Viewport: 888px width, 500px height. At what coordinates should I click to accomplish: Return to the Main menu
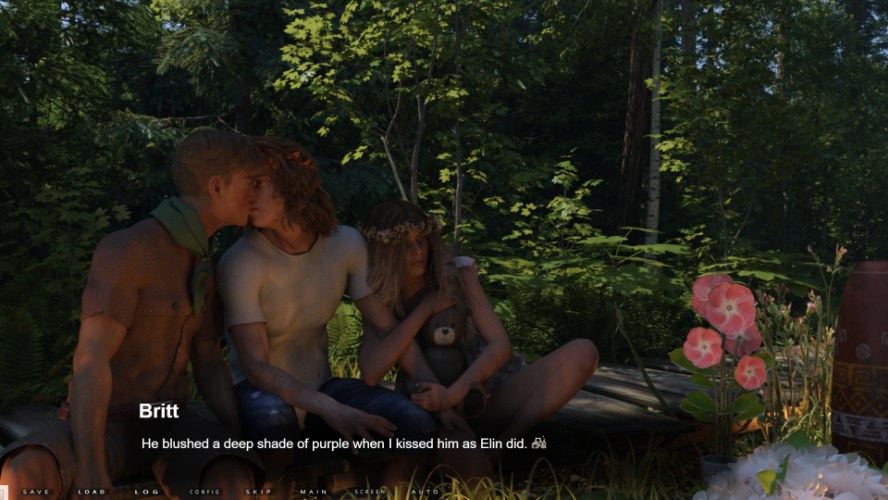[x=314, y=492]
